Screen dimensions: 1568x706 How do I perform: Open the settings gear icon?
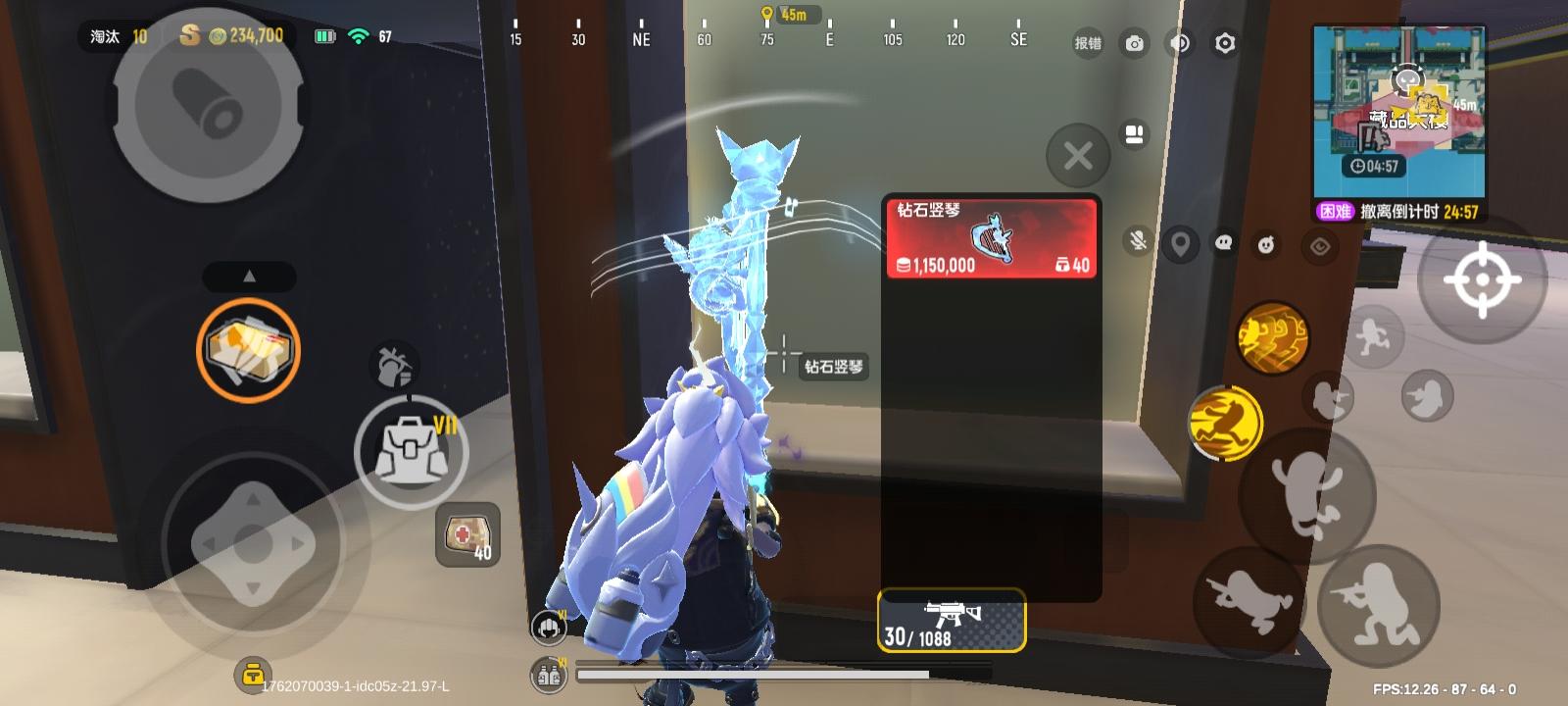(x=1225, y=43)
